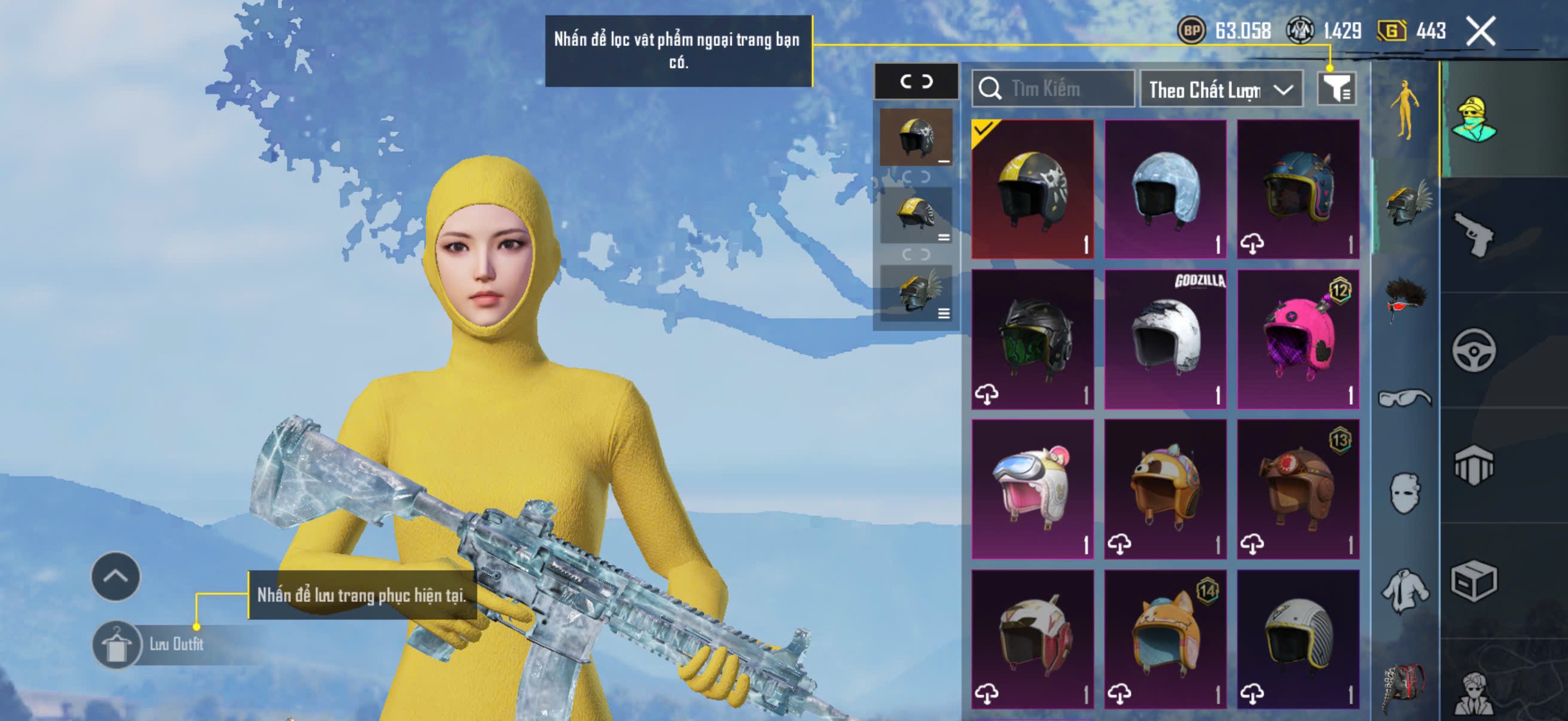Image resolution: width=1568 pixels, height=721 pixels.
Task: Expand the up-arrow chevron button
Action: (115, 576)
